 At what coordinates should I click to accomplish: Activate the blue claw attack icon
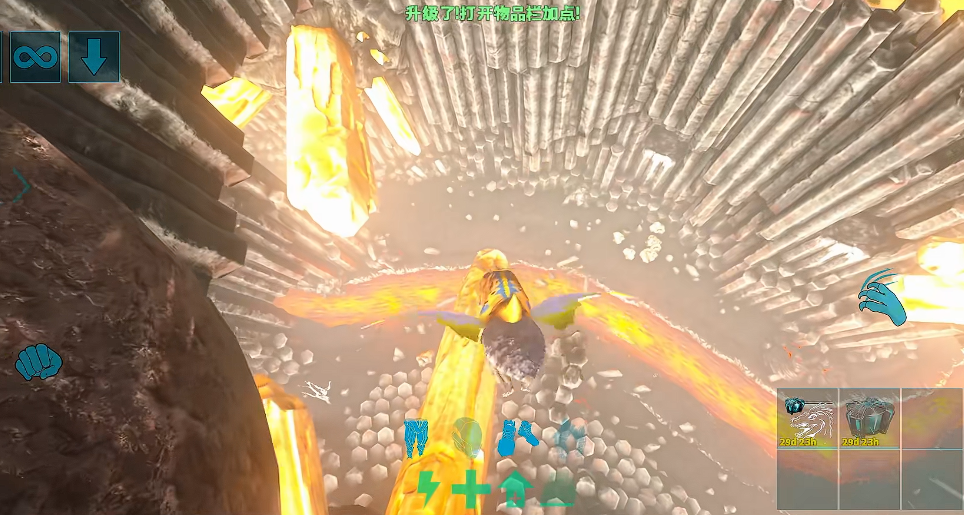pos(882,298)
